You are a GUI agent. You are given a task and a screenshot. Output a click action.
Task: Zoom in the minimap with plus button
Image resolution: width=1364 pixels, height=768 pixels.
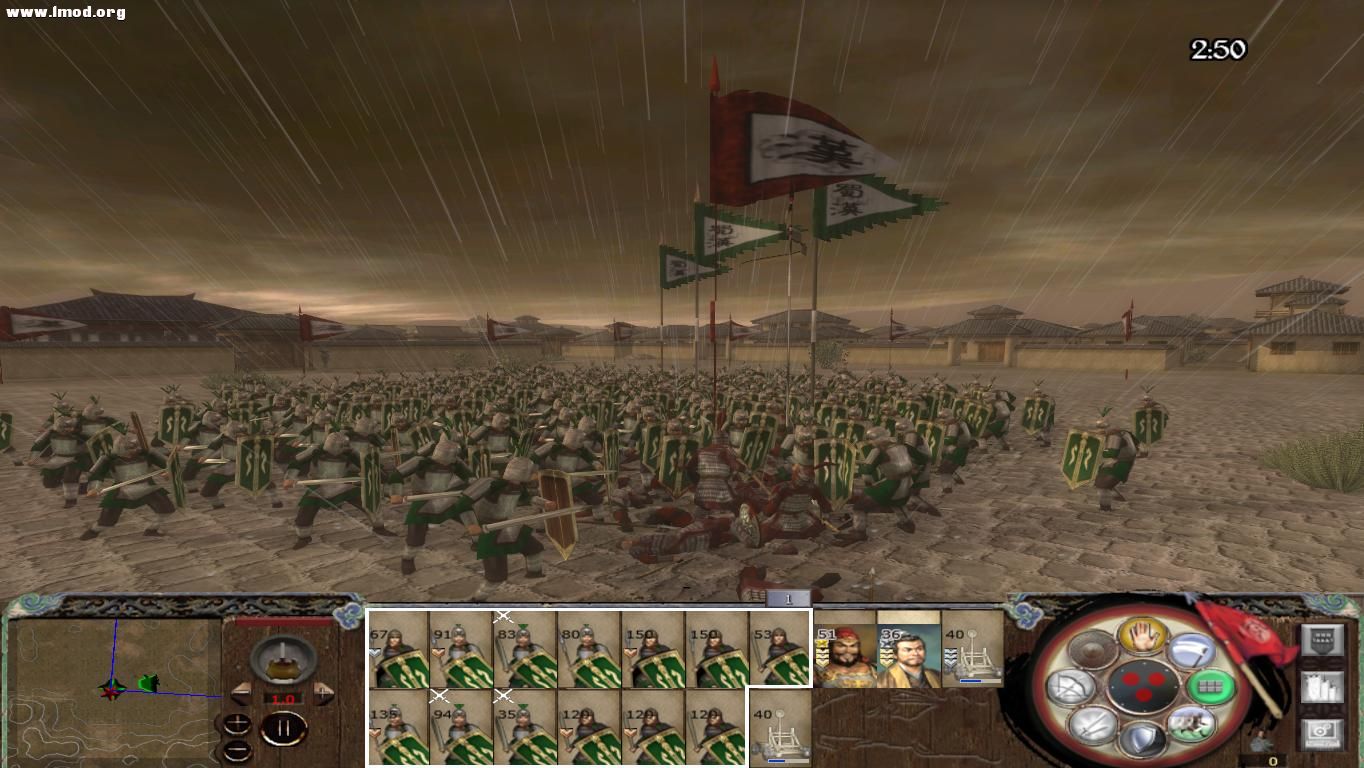[236, 723]
